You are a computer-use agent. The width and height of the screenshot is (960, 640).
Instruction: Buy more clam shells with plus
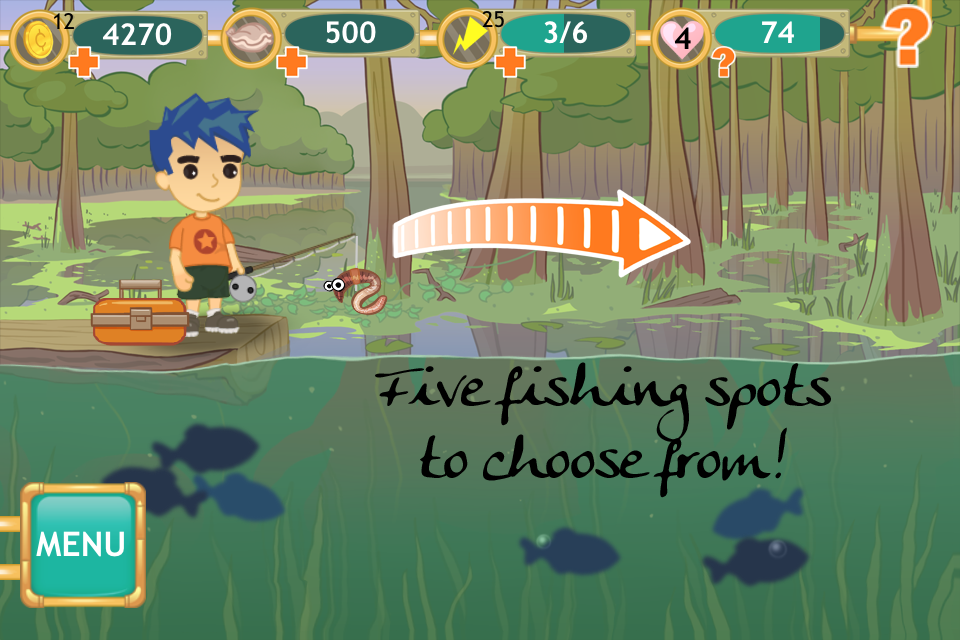pyautogui.click(x=291, y=64)
